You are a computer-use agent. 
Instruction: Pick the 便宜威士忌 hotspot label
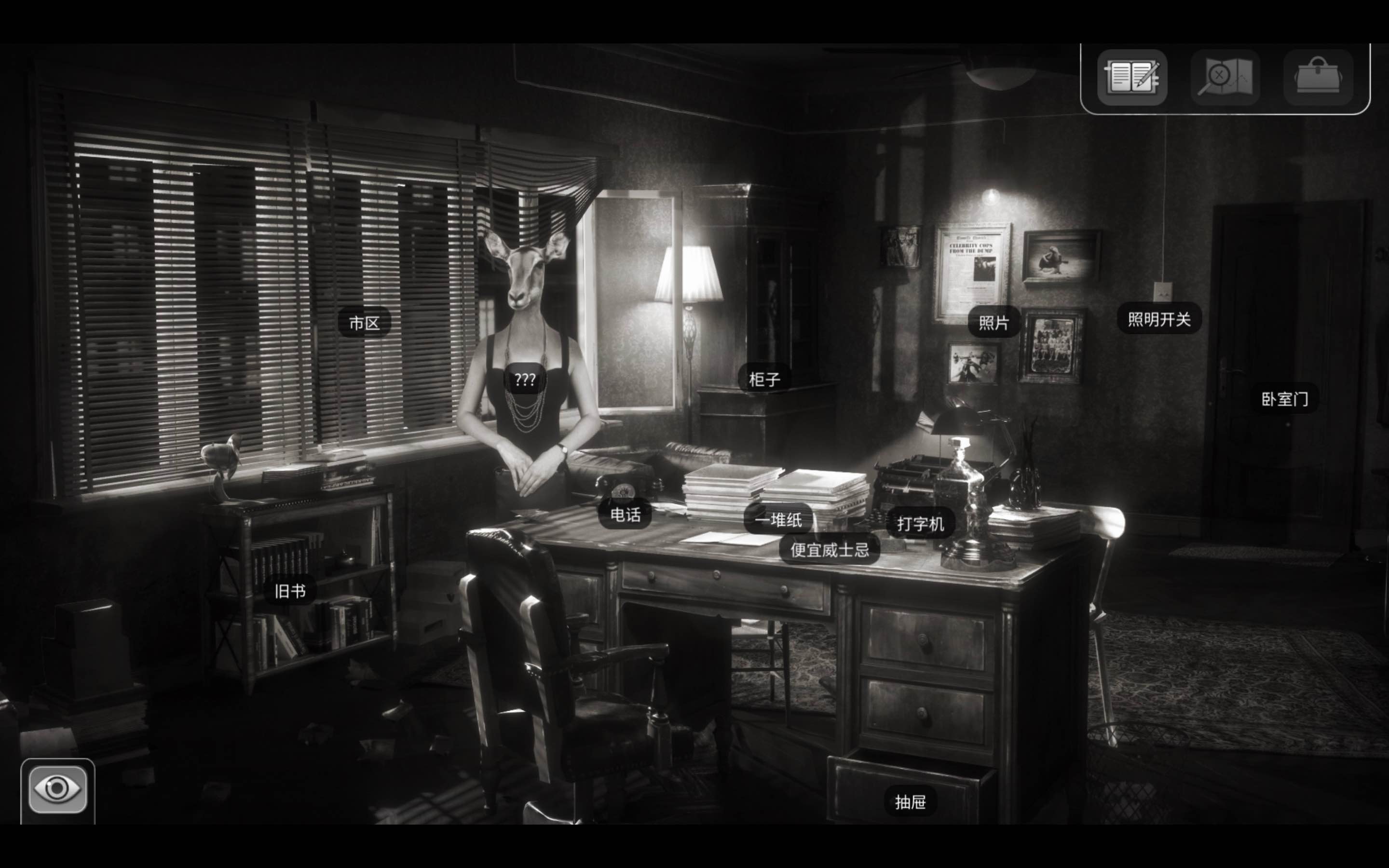click(x=830, y=550)
